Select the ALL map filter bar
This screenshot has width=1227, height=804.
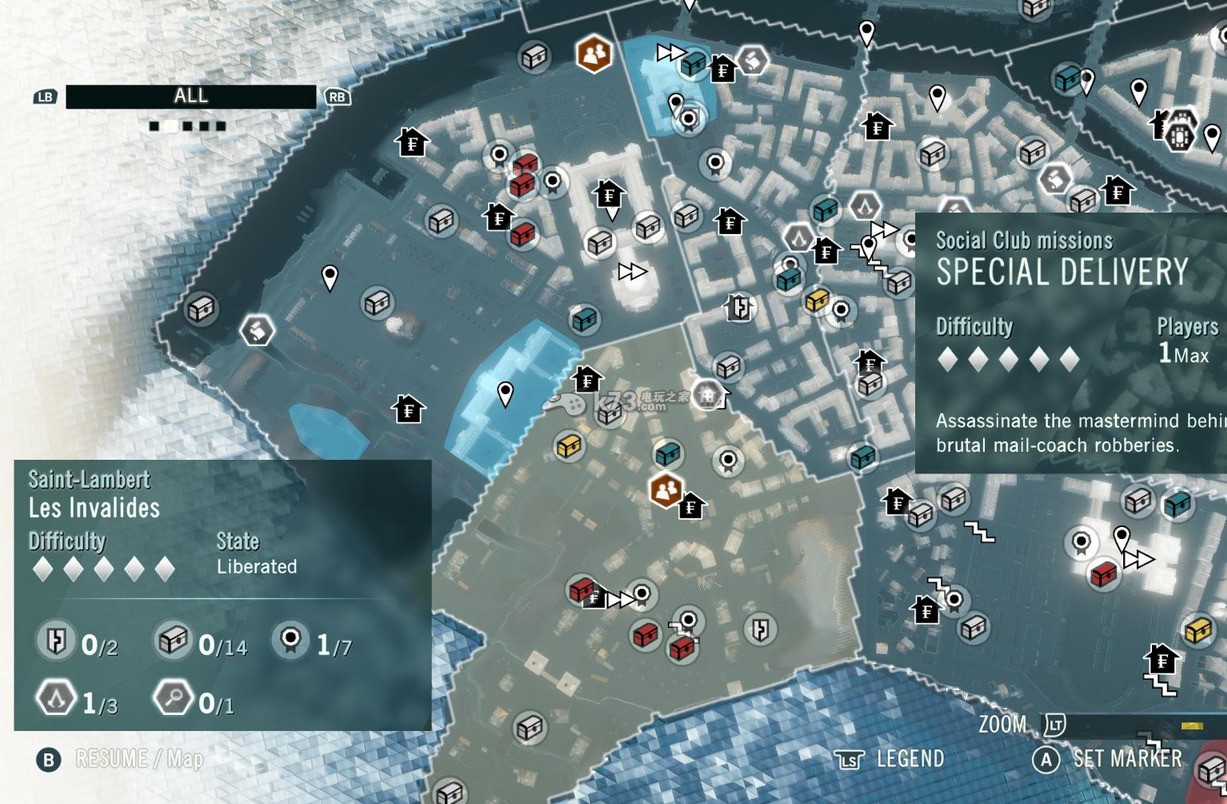(x=190, y=96)
